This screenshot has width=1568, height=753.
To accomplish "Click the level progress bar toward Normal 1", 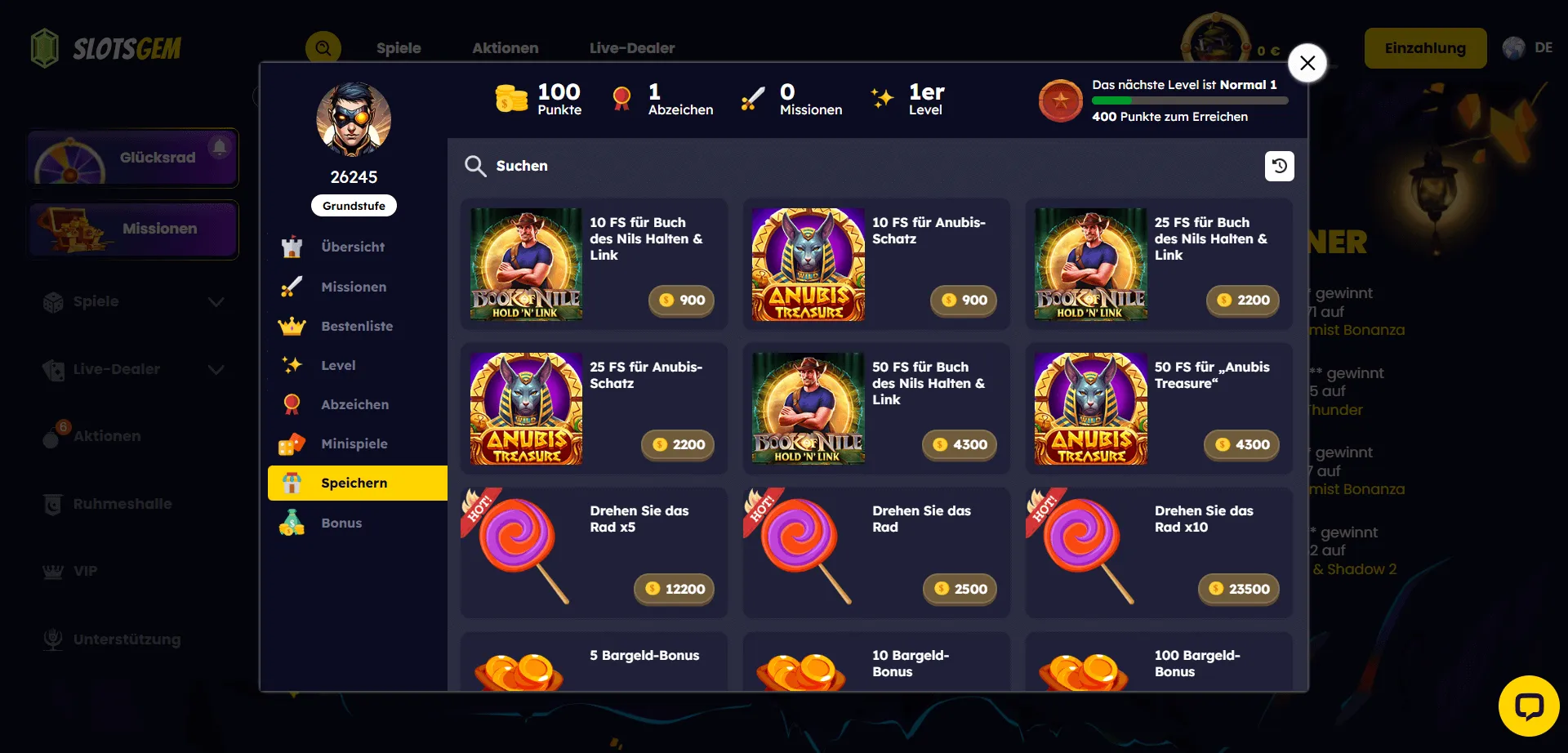I will pyautogui.click(x=1188, y=100).
